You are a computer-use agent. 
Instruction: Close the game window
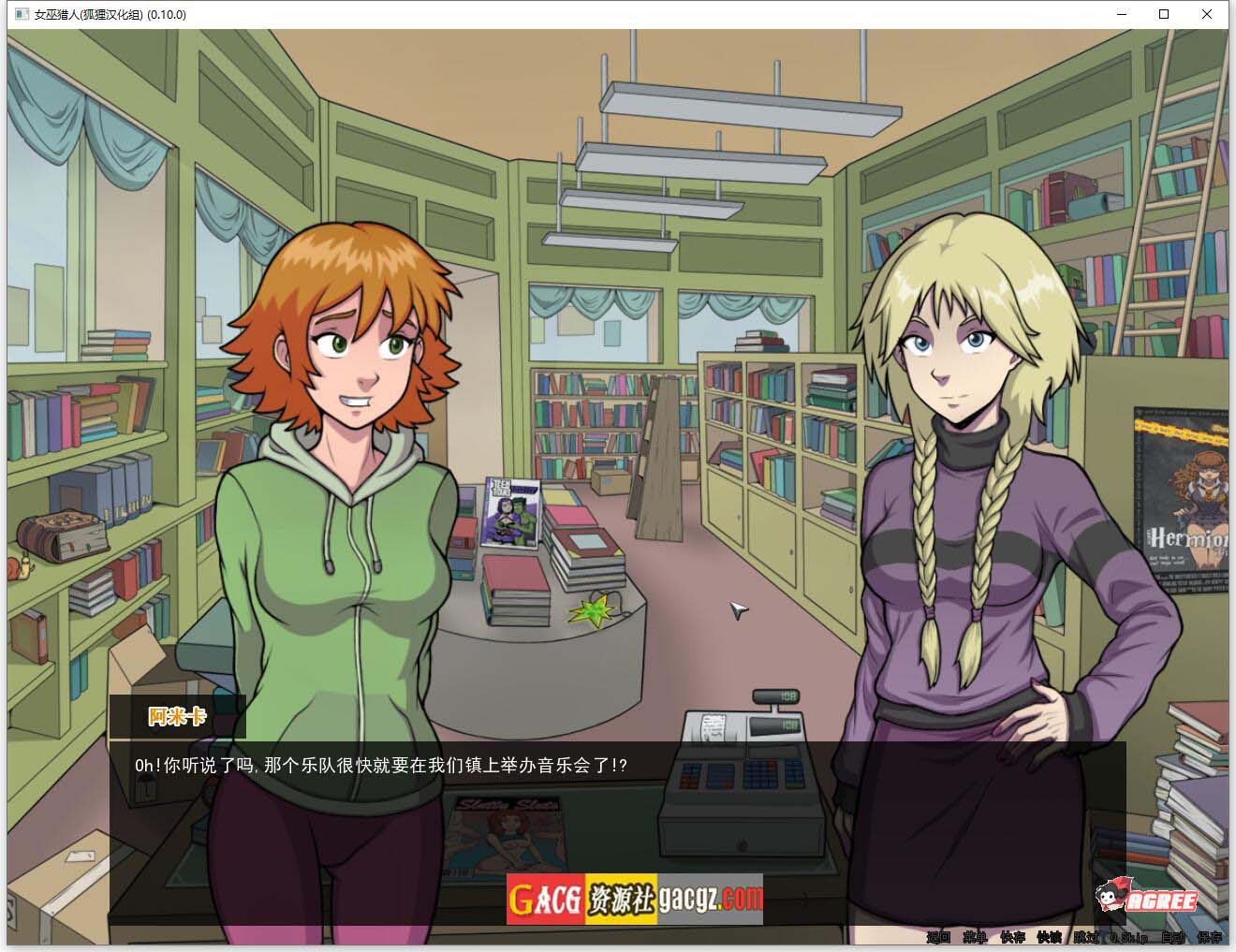[1207, 14]
